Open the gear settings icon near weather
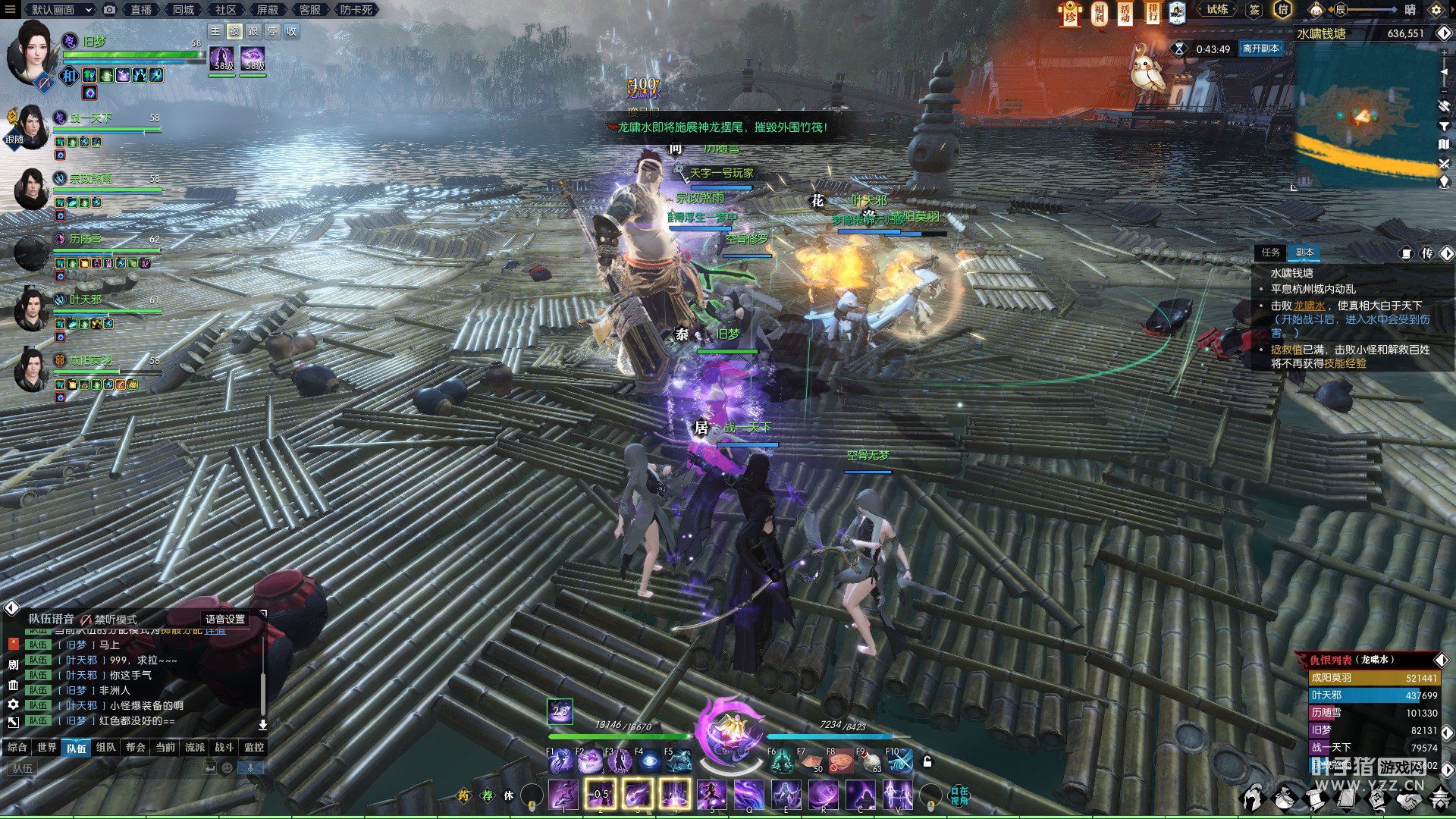The image size is (1456, 819). (x=1436, y=10)
